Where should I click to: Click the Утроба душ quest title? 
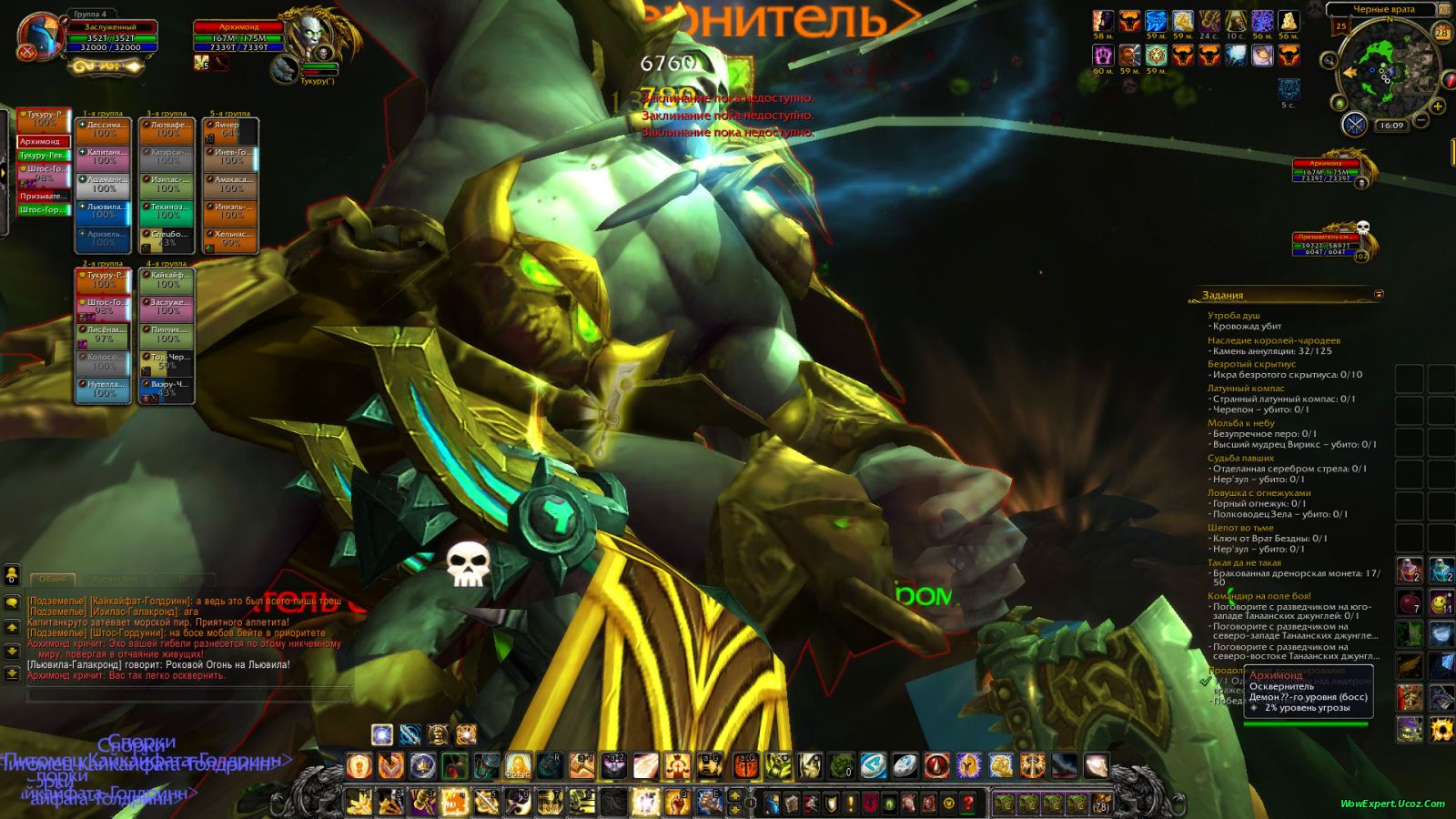click(x=1234, y=316)
